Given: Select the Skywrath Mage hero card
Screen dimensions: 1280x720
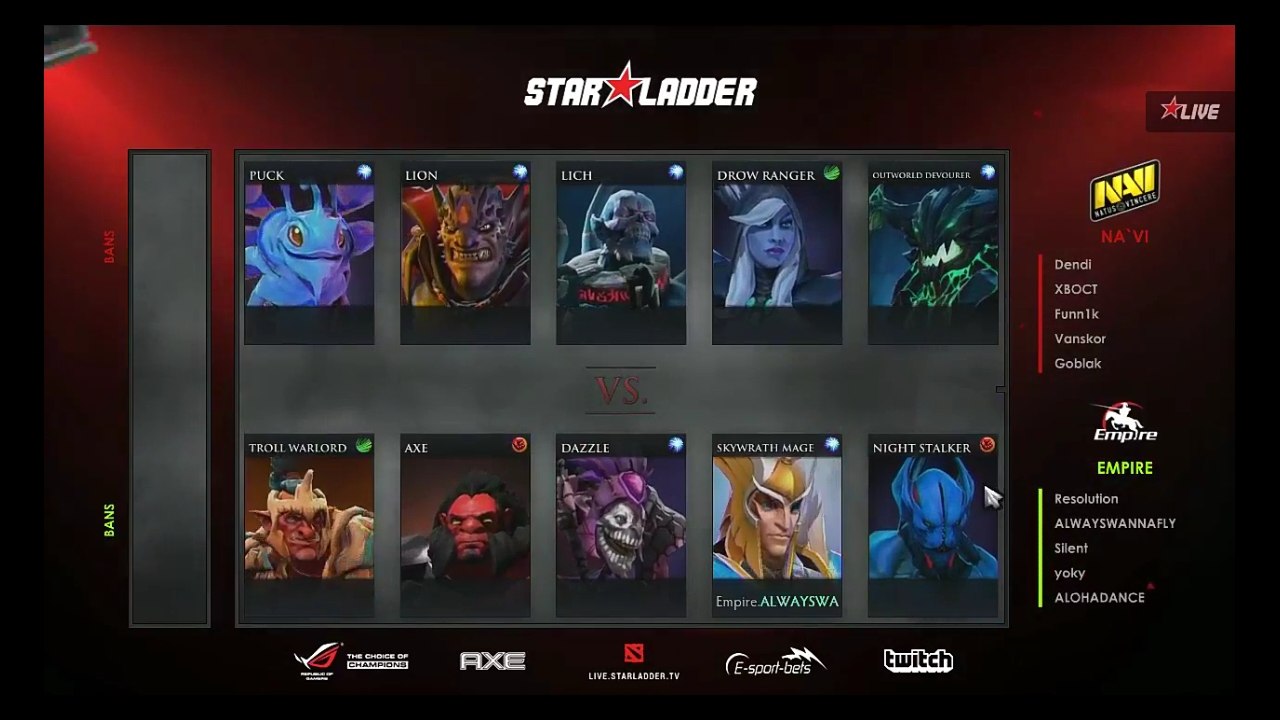Looking at the screenshot, I should pyautogui.click(x=777, y=525).
